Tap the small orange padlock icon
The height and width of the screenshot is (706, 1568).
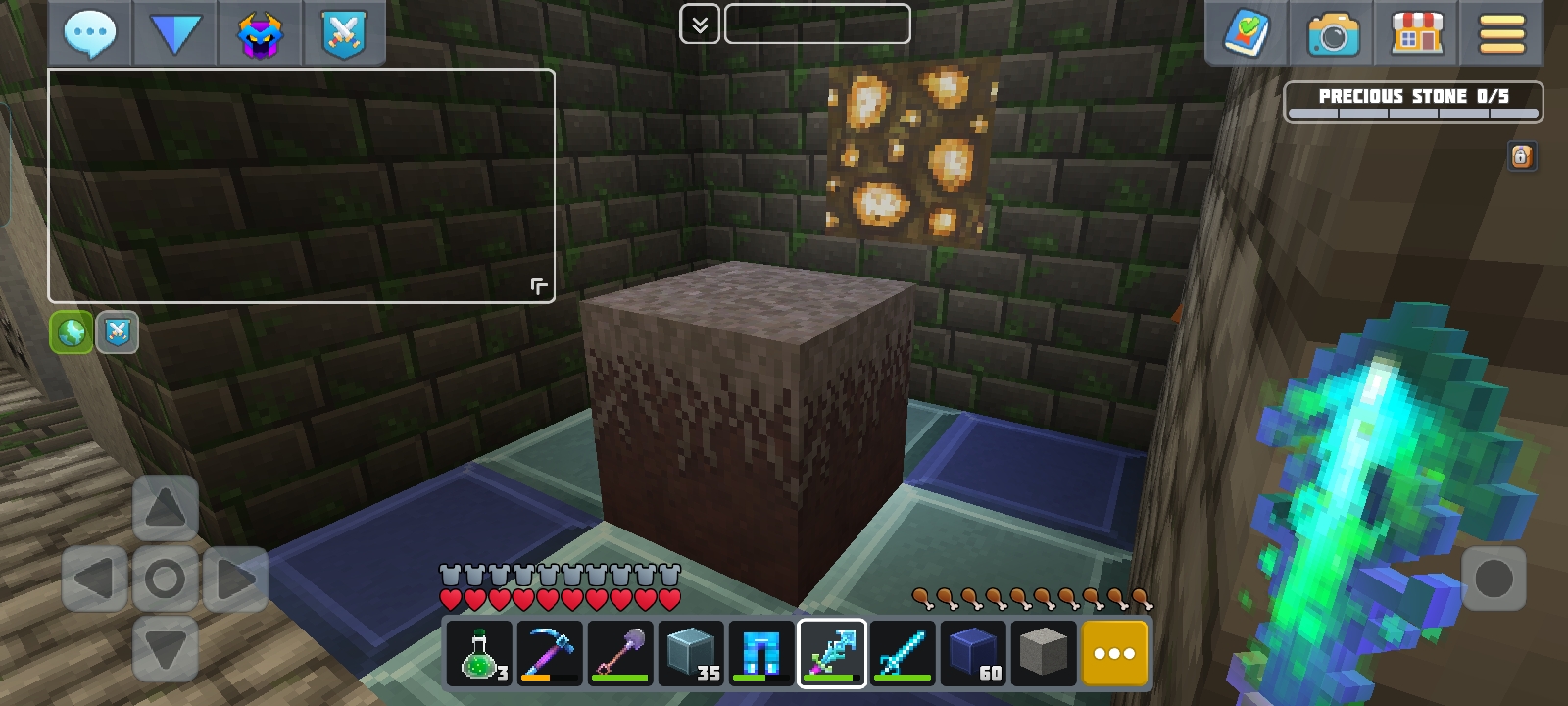1521,157
